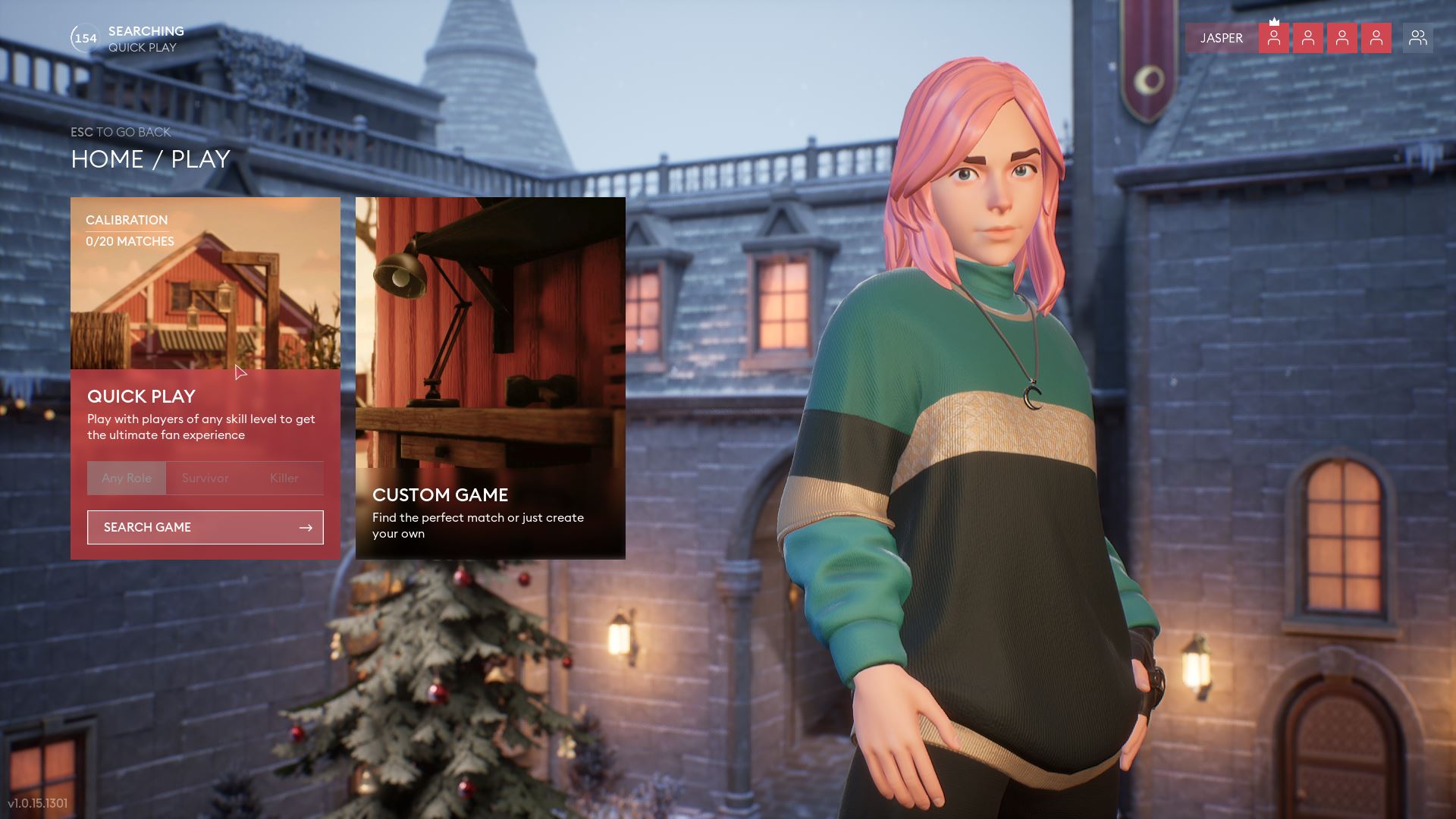Click the Search Game button

click(205, 527)
